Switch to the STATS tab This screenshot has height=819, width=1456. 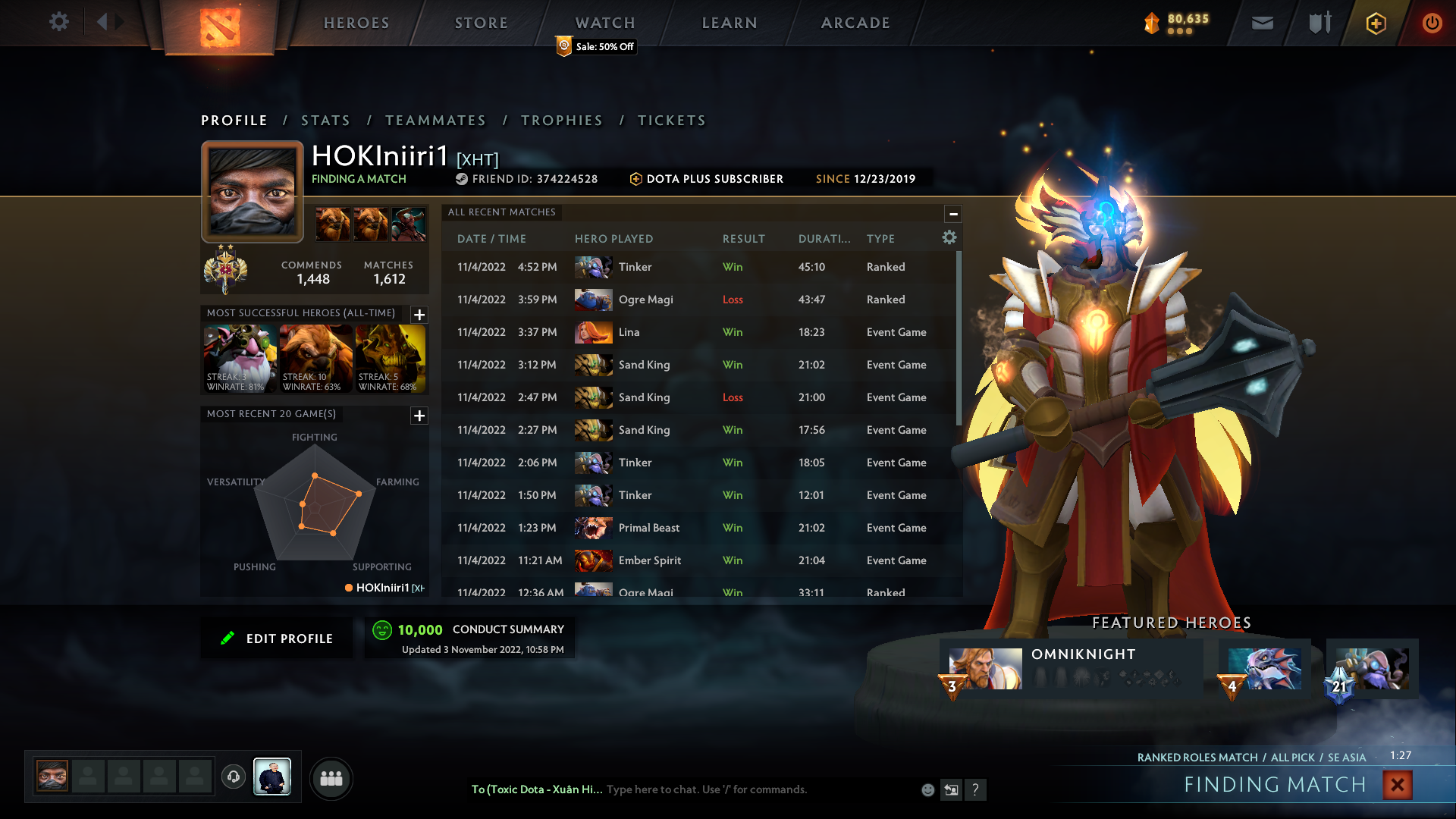325,120
